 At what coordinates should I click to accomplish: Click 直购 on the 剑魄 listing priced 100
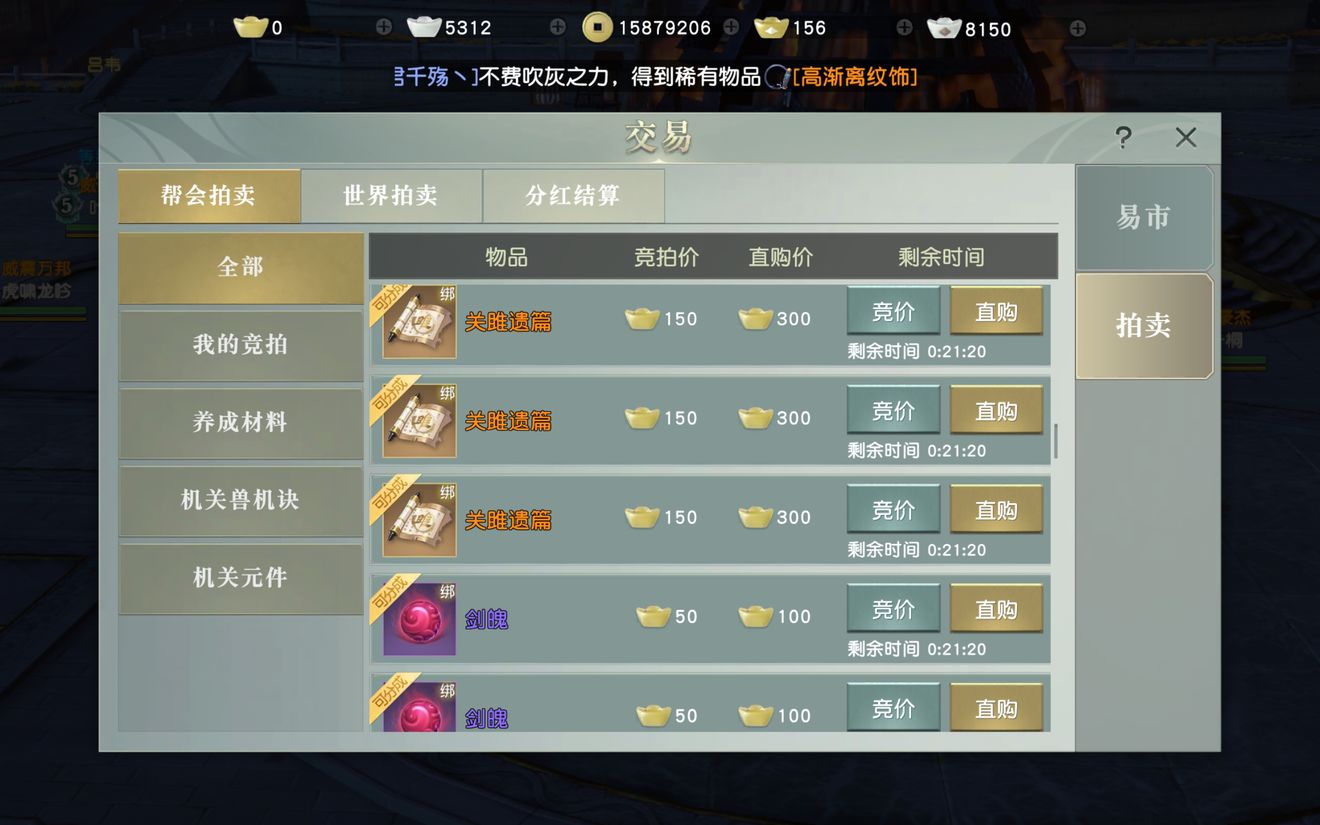996,608
